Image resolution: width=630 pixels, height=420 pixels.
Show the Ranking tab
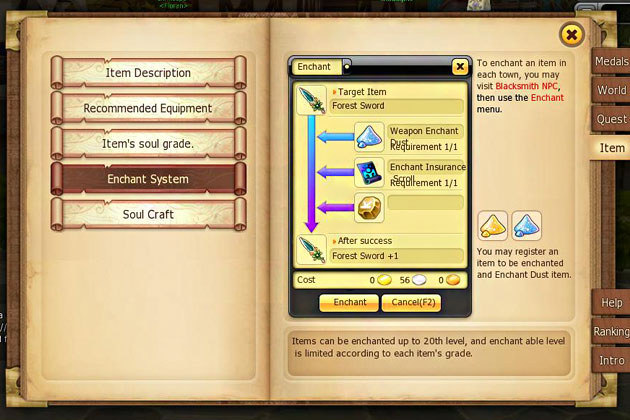pyautogui.click(x=611, y=331)
